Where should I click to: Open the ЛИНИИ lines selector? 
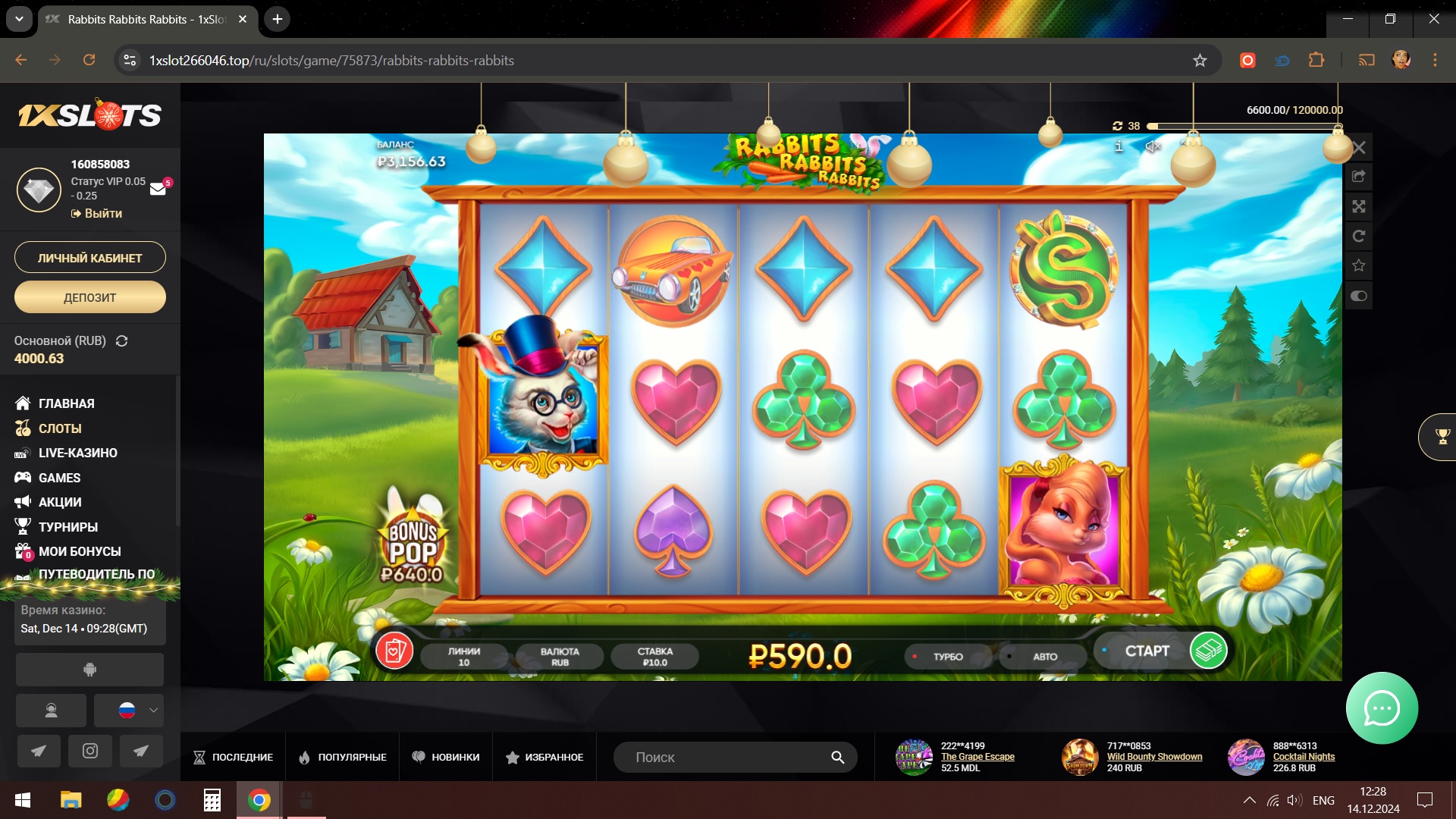tap(463, 657)
